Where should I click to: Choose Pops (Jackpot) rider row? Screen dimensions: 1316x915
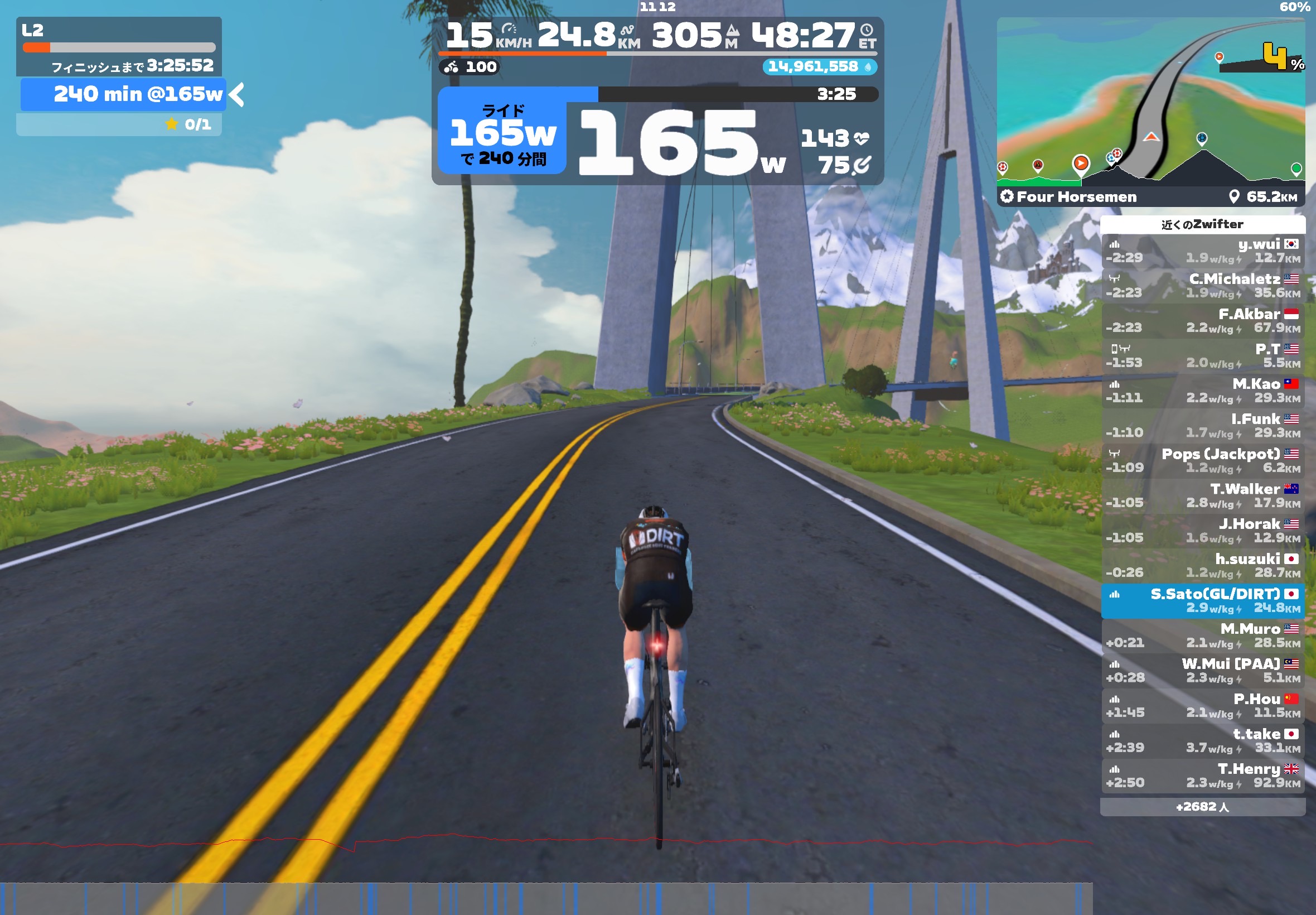point(1202,460)
